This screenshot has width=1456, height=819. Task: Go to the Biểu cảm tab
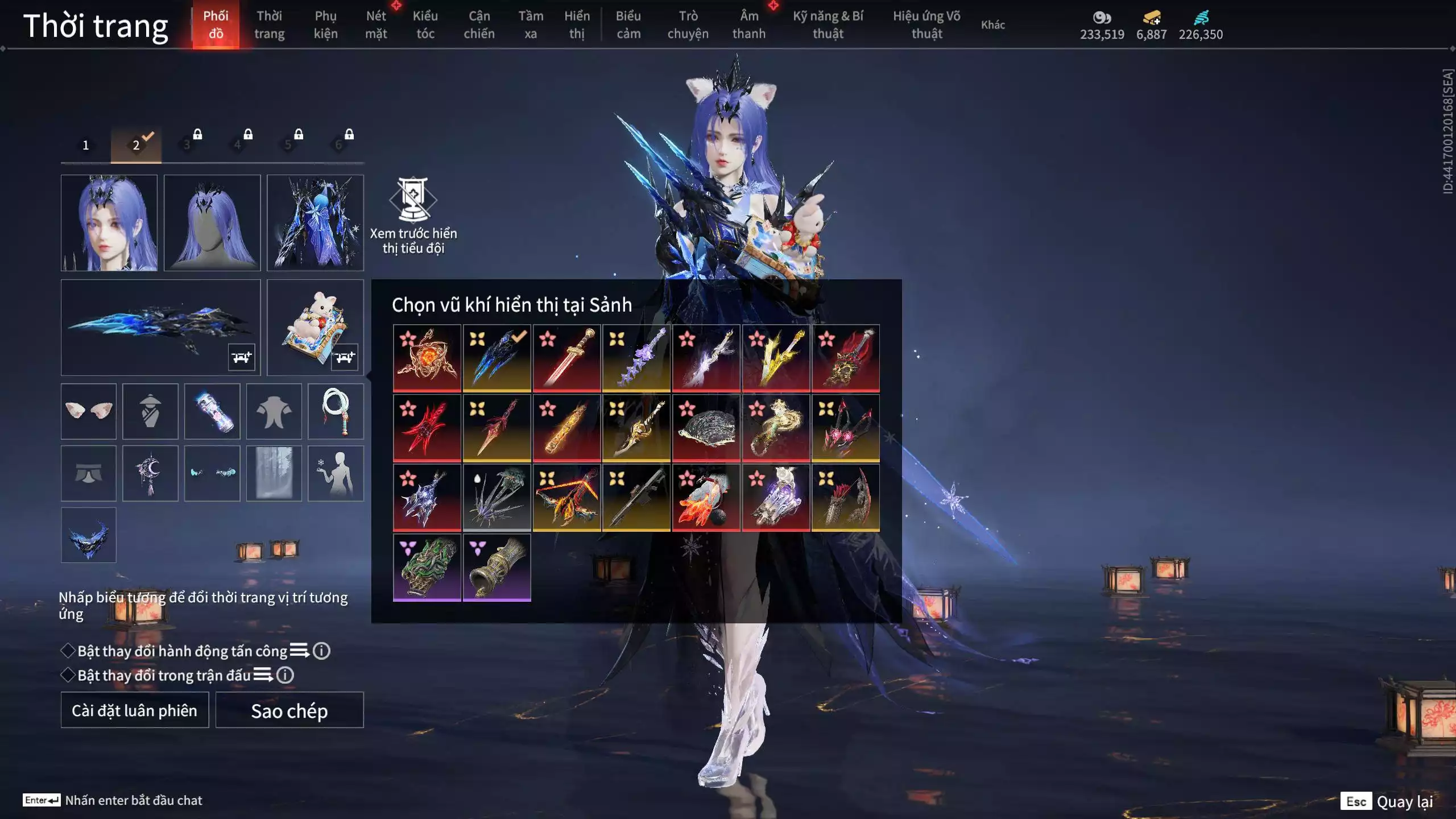point(628,24)
